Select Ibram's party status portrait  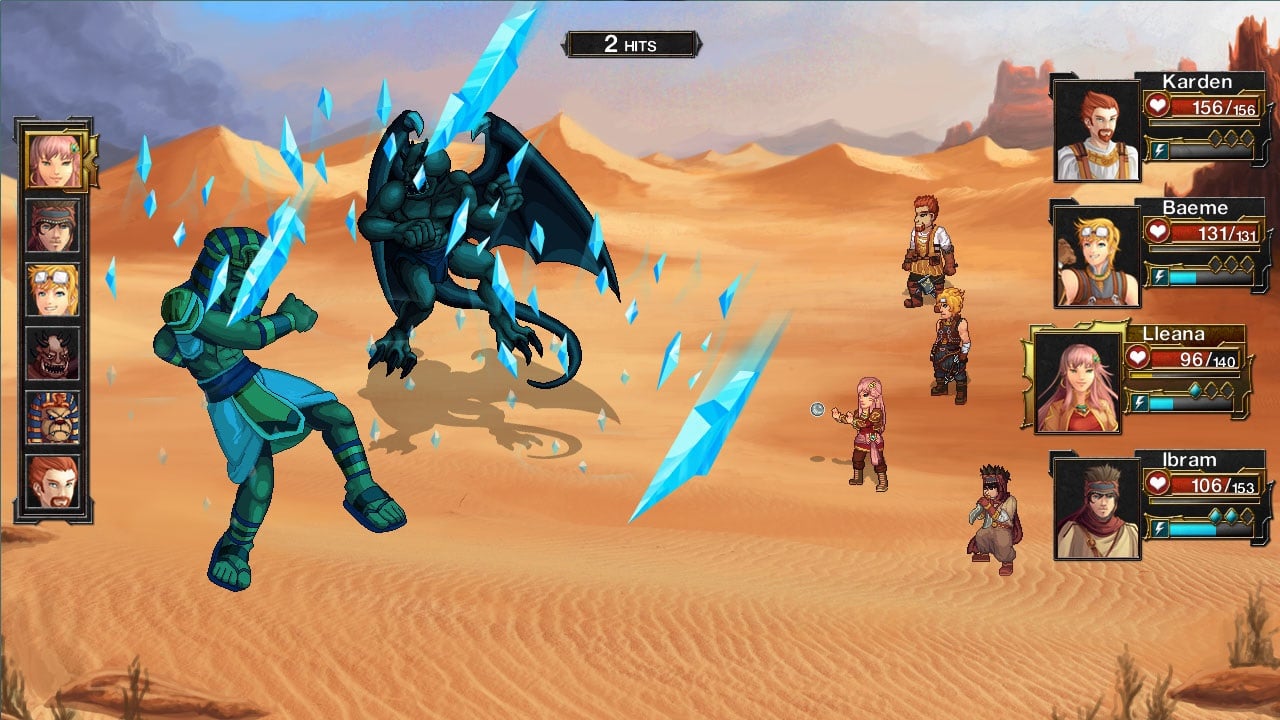1097,508
